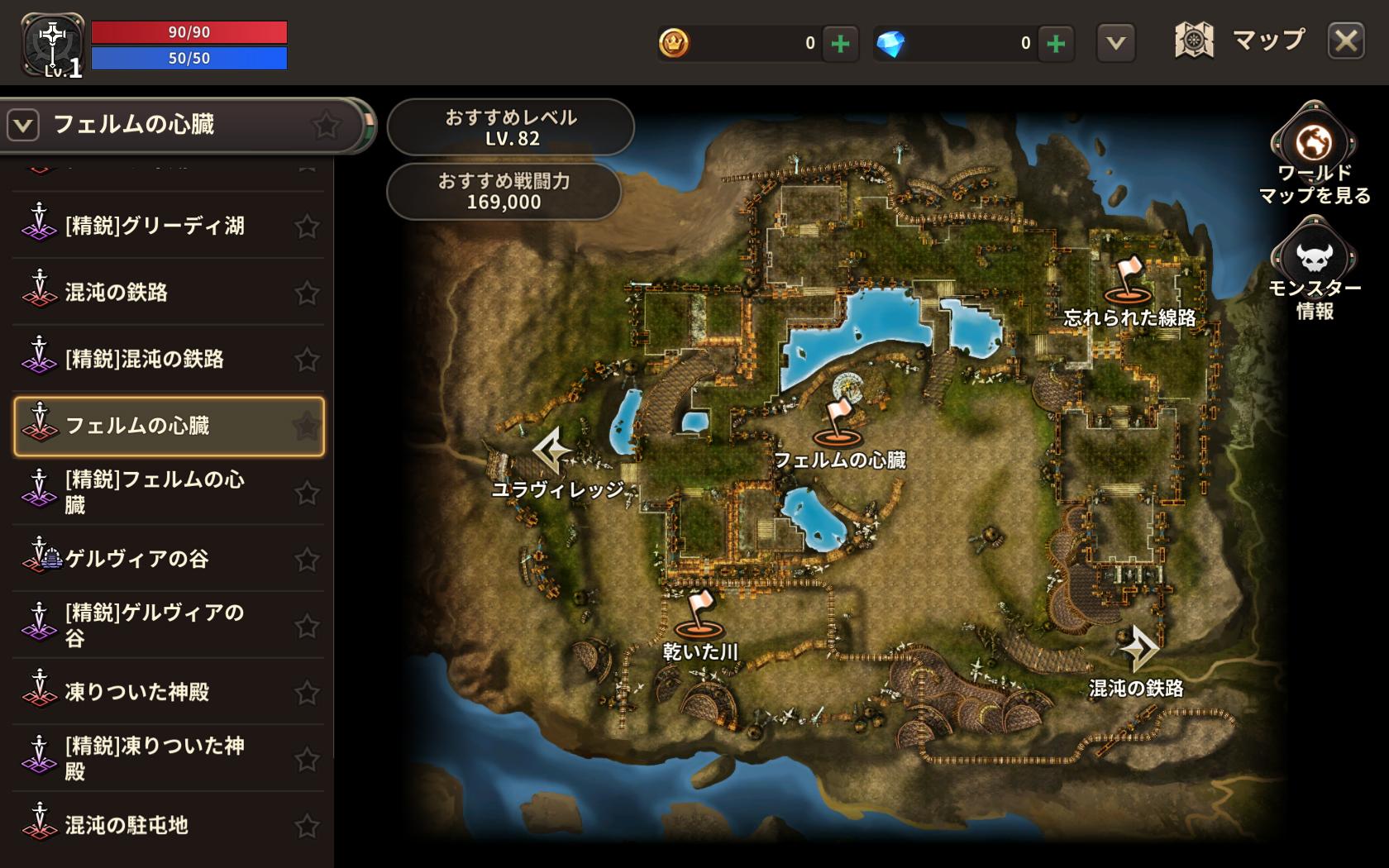Image resolution: width=1389 pixels, height=868 pixels.
Task: Choose 混沌の鉄路 in the area list
Action: 117,292
